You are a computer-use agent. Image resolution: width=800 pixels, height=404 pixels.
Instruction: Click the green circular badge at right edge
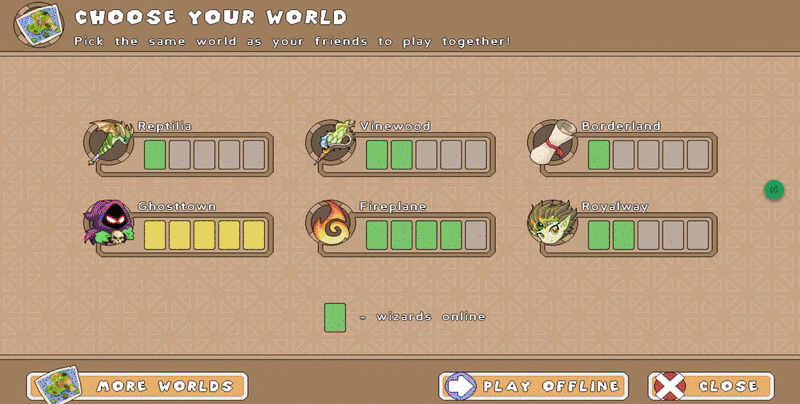(x=774, y=189)
